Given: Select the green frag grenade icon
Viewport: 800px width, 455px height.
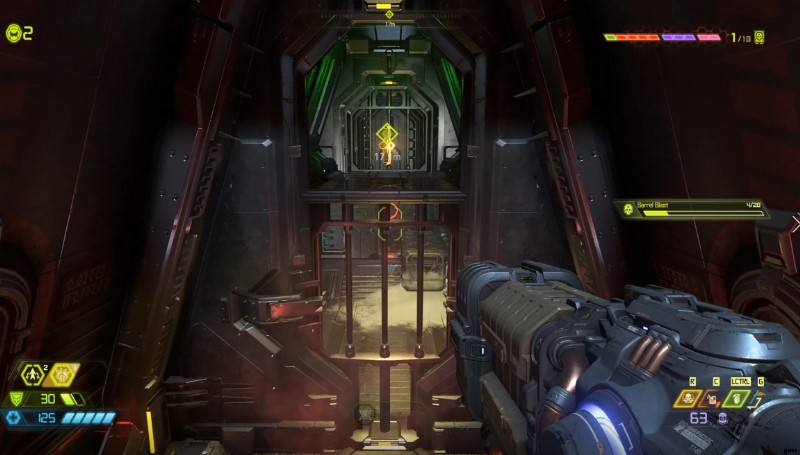Looking at the screenshot, I should click(737, 399).
